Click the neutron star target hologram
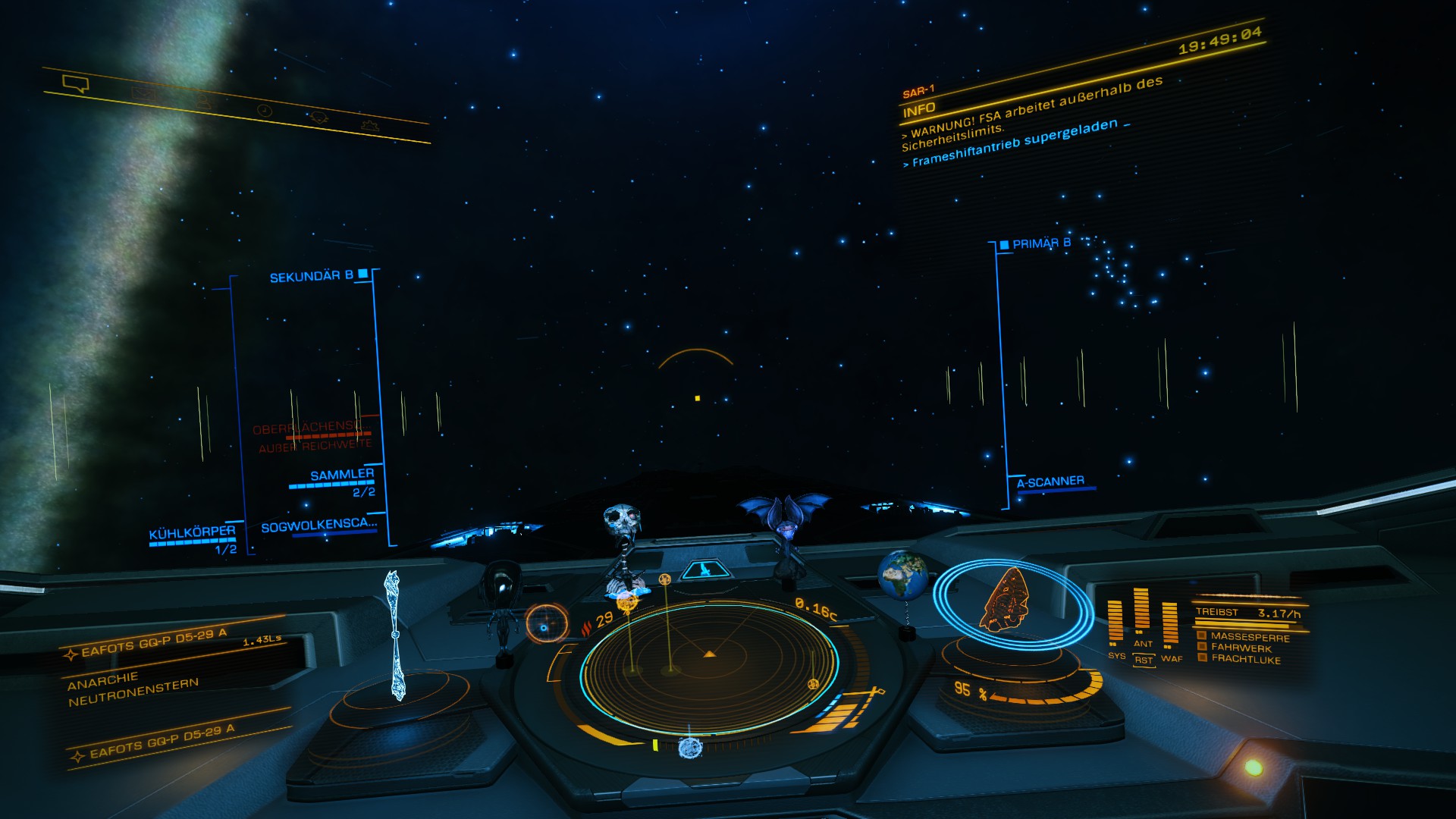Image resolution: width=1456 pixels, height=819 pixels. [394, 637]
